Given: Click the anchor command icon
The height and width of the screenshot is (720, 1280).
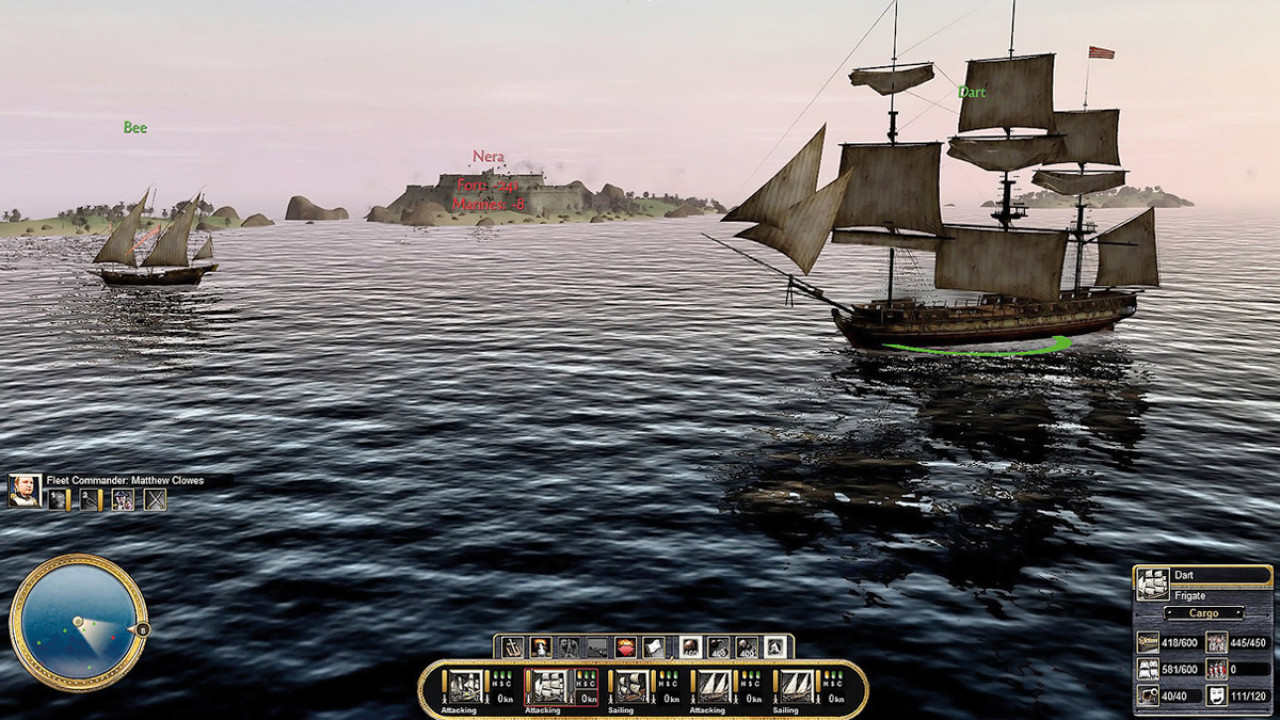Looking at the screenshot, I should click(513, 648).
